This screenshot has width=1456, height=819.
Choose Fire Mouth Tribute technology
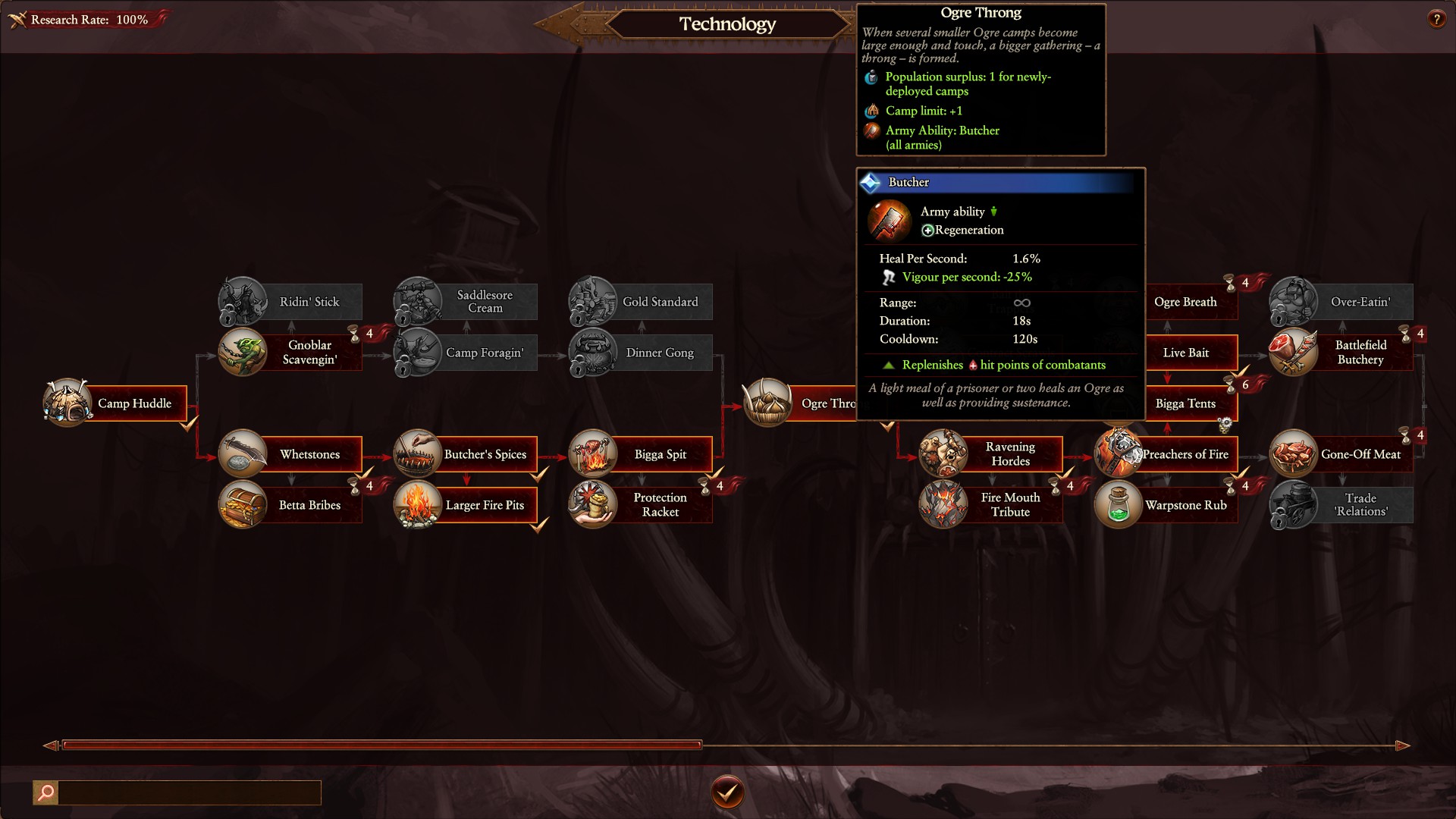[1009, 505]
